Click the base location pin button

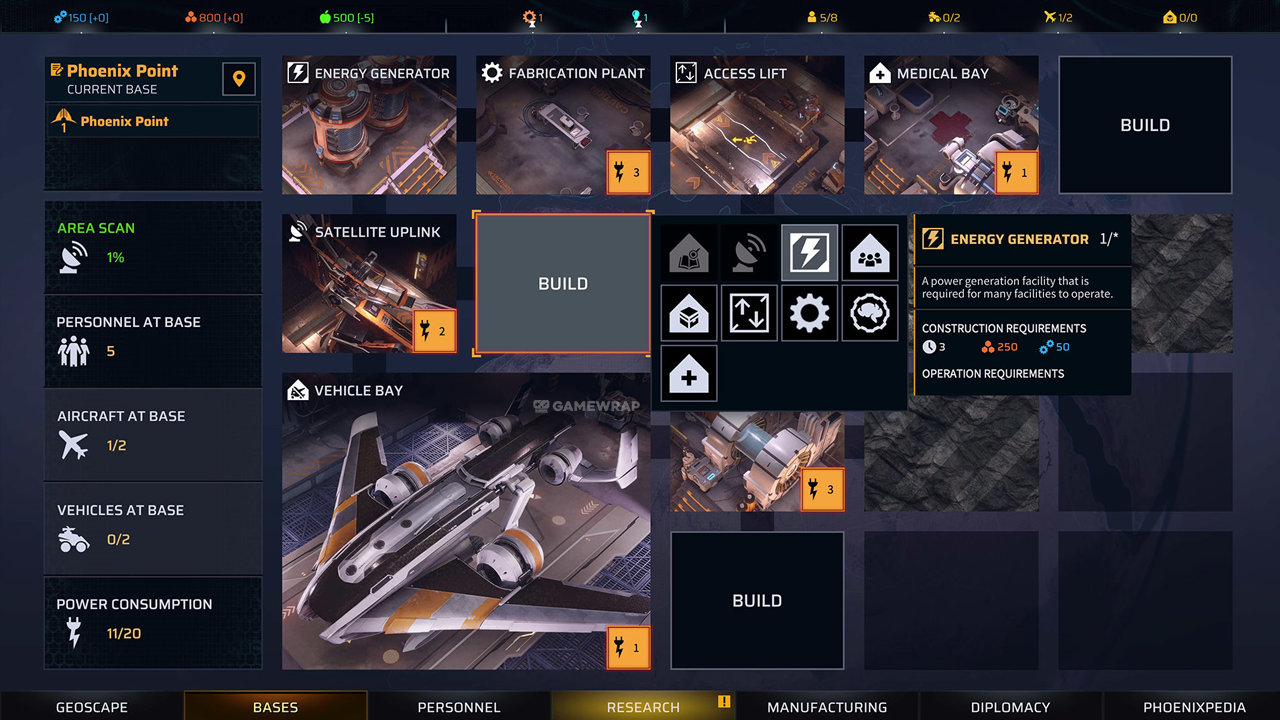[x=239, y=79]
